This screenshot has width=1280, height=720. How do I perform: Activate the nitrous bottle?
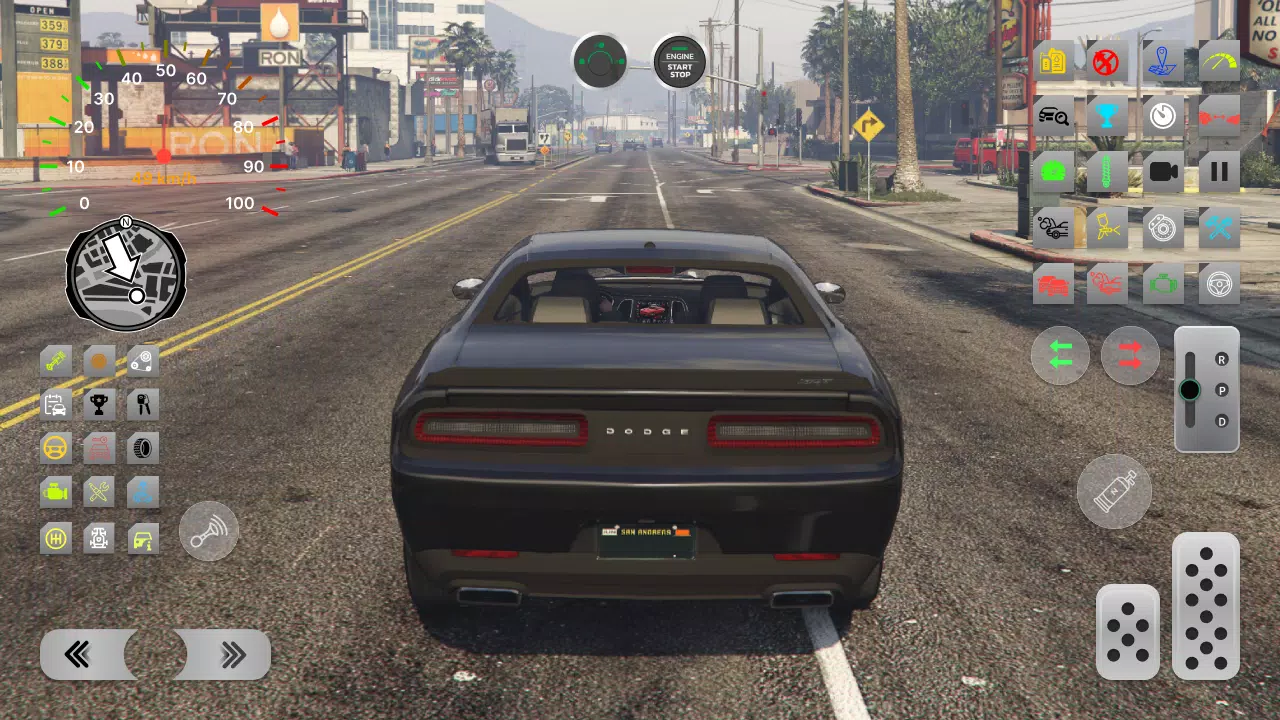click(1114, 491)
